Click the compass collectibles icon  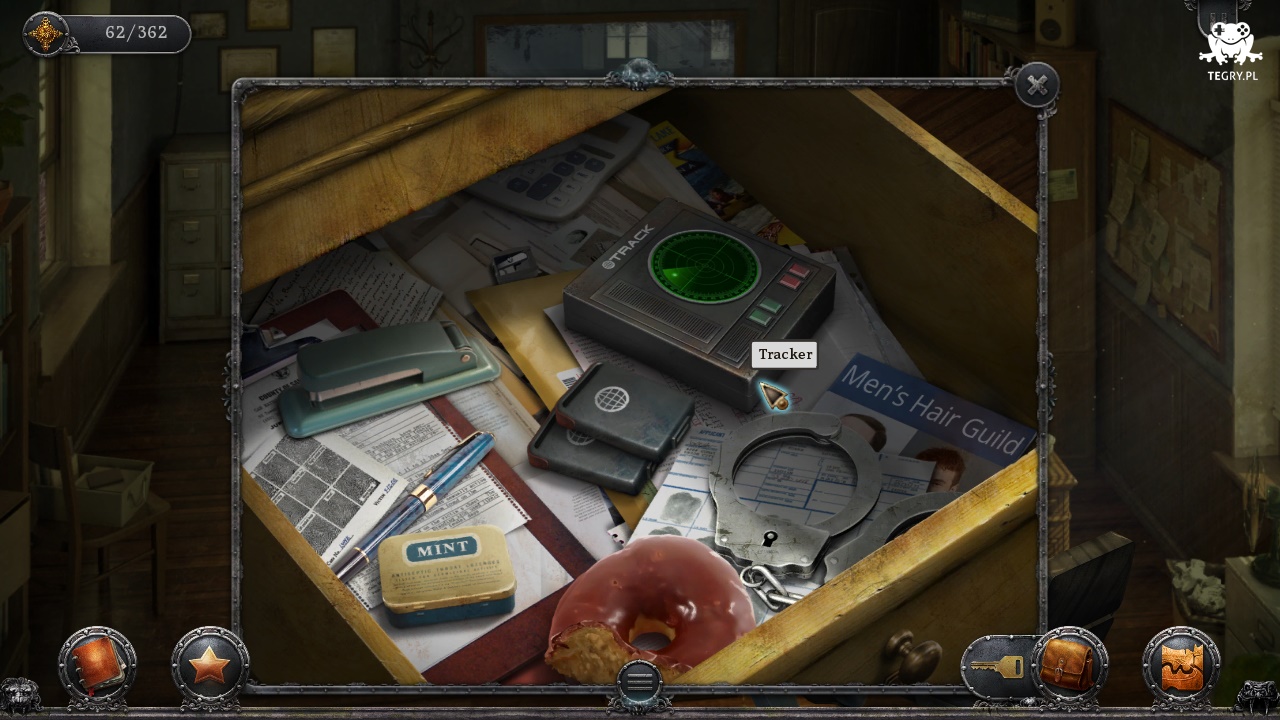46,34
